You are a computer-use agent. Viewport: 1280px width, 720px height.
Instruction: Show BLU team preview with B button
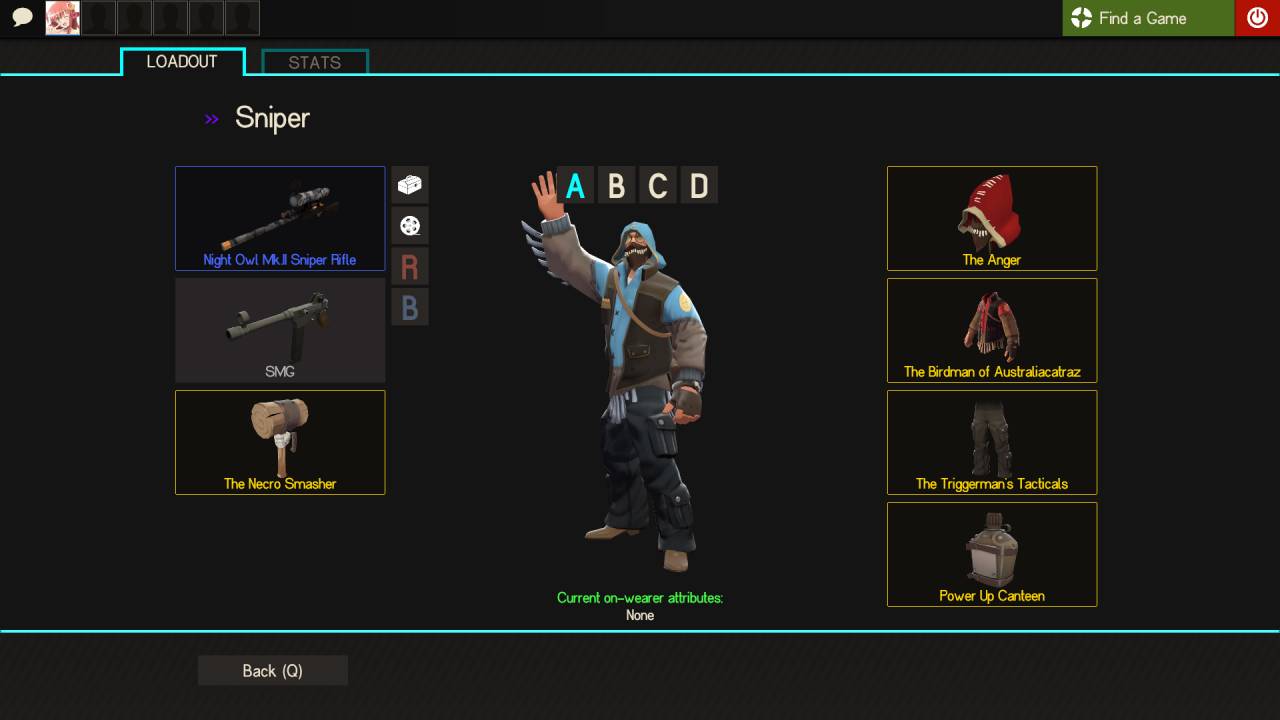click(x=410, y=307)
